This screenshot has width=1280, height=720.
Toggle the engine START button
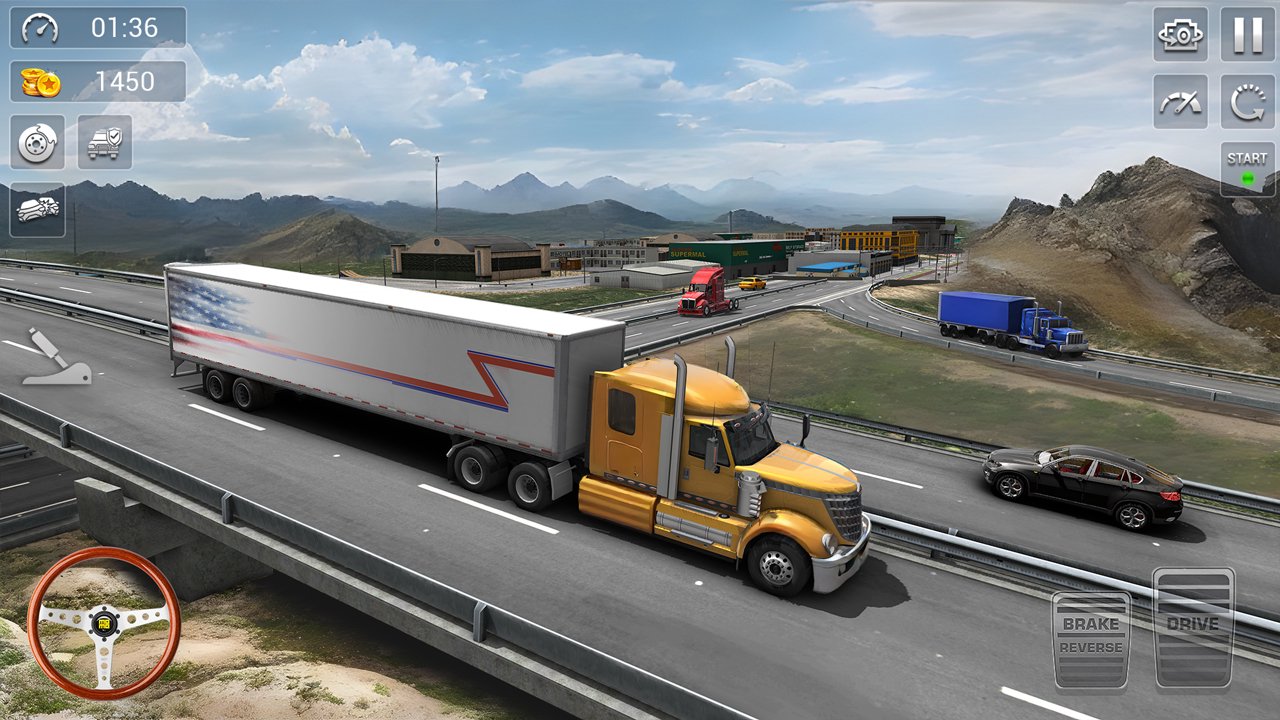(1247, 168)
